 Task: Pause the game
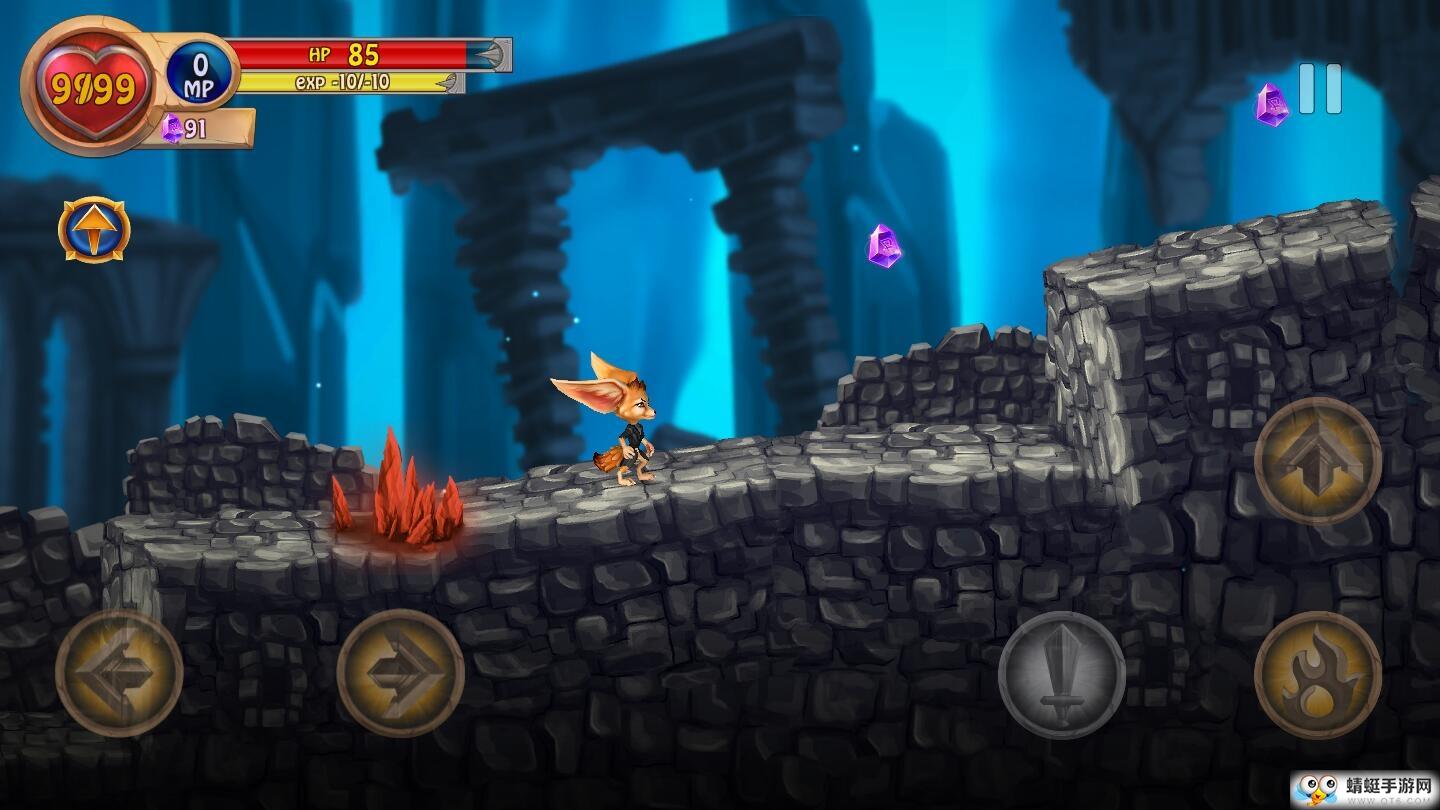click(1320, 89)
